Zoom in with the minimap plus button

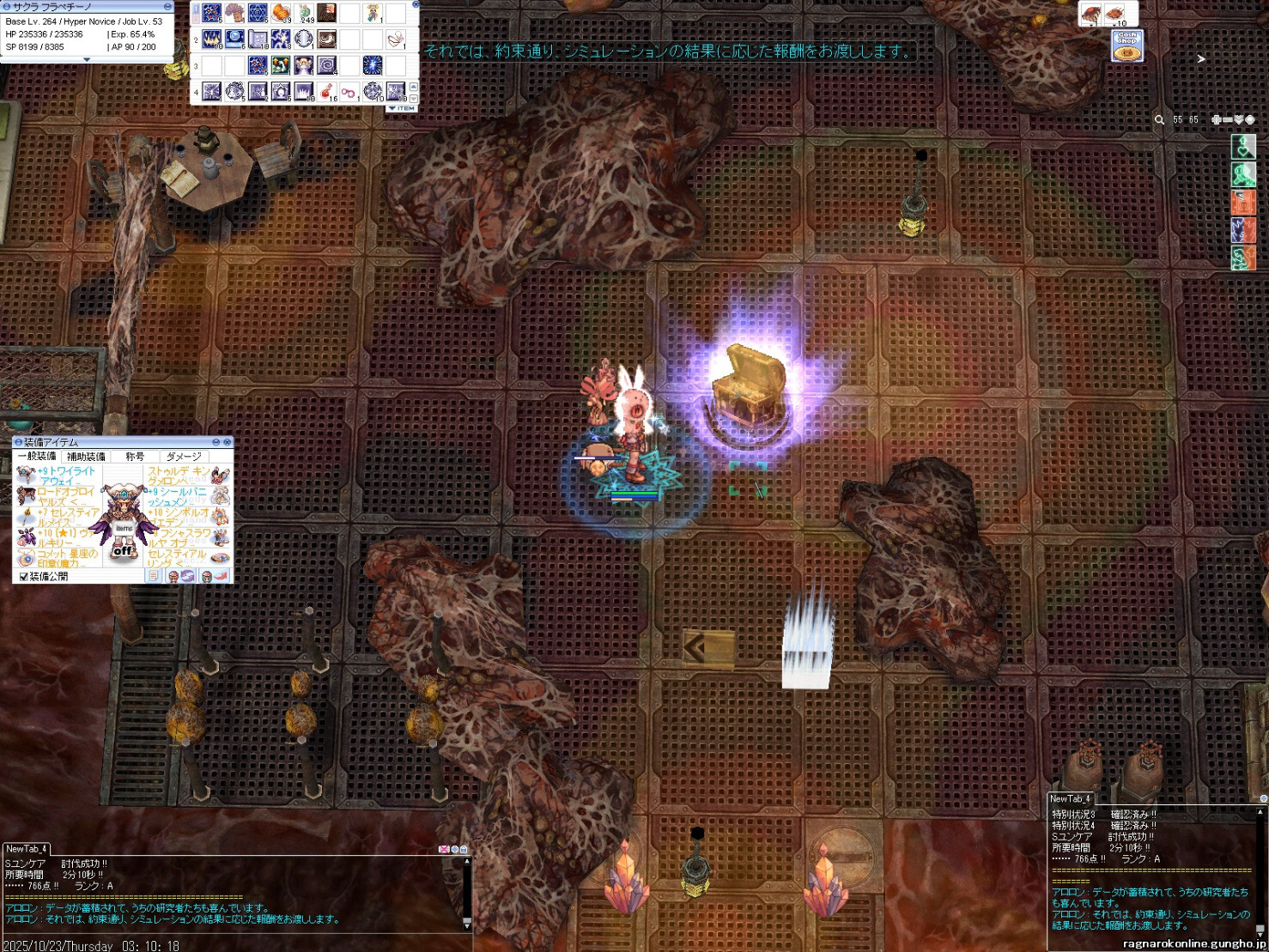1217,120
